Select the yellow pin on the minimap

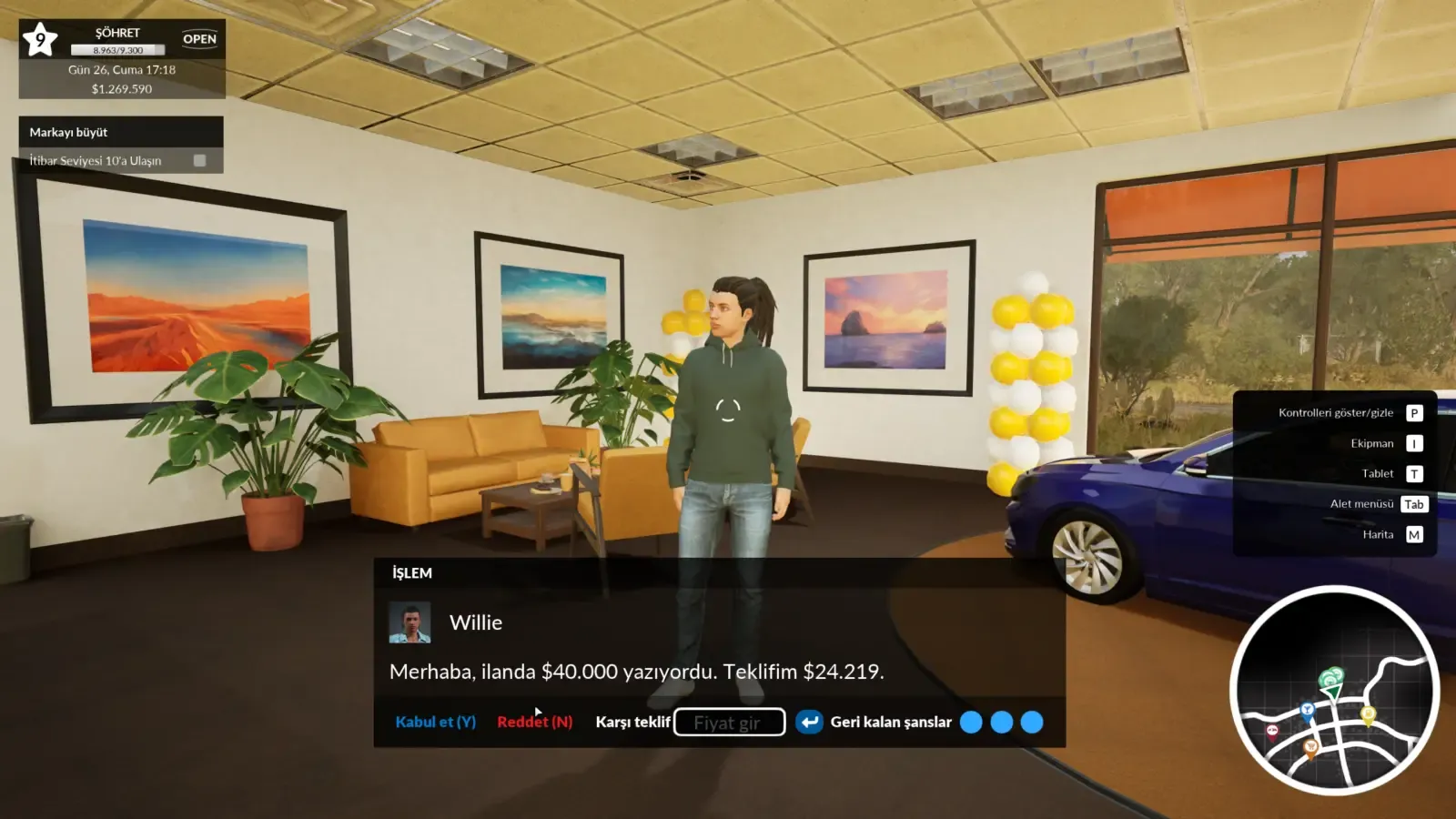coord(1368,713)
